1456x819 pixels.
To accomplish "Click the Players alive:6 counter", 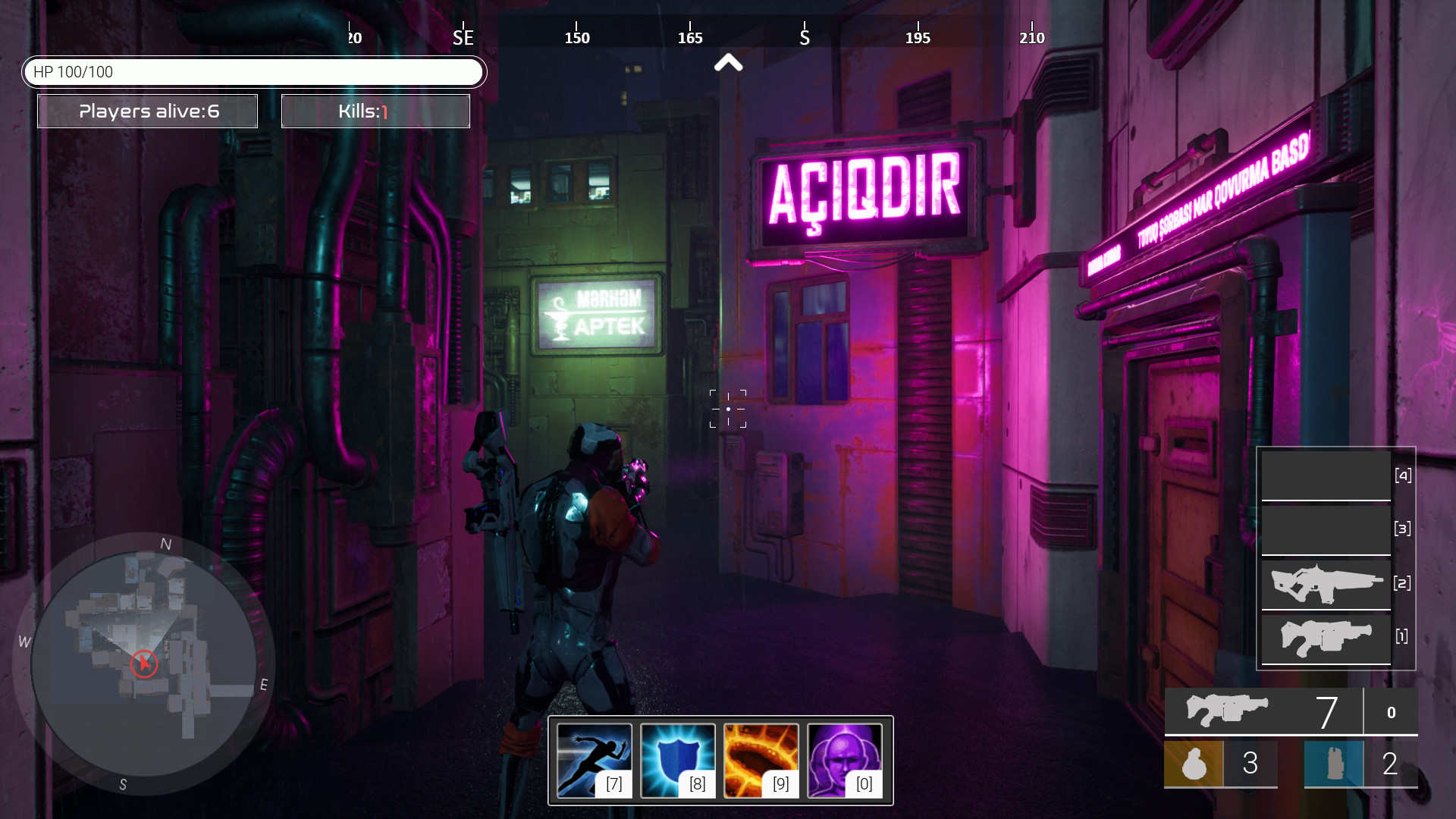I will (147, 111).
